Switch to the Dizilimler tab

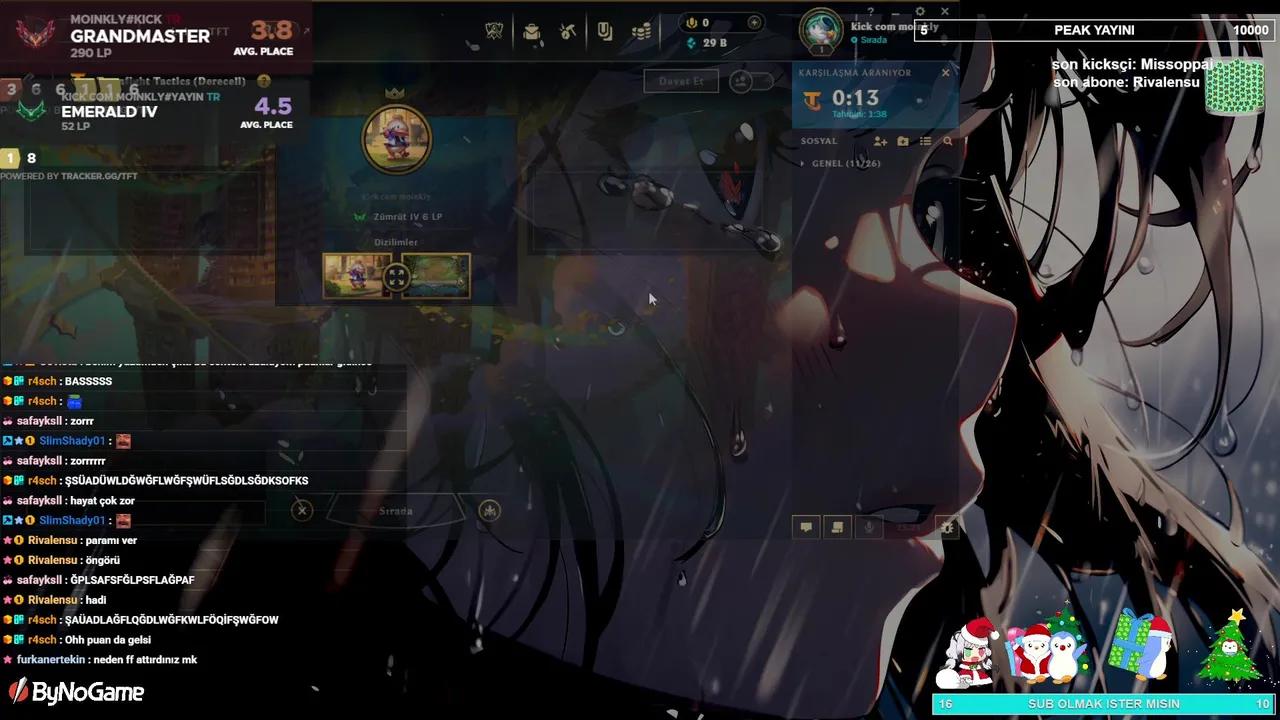[x=397, y=241]
